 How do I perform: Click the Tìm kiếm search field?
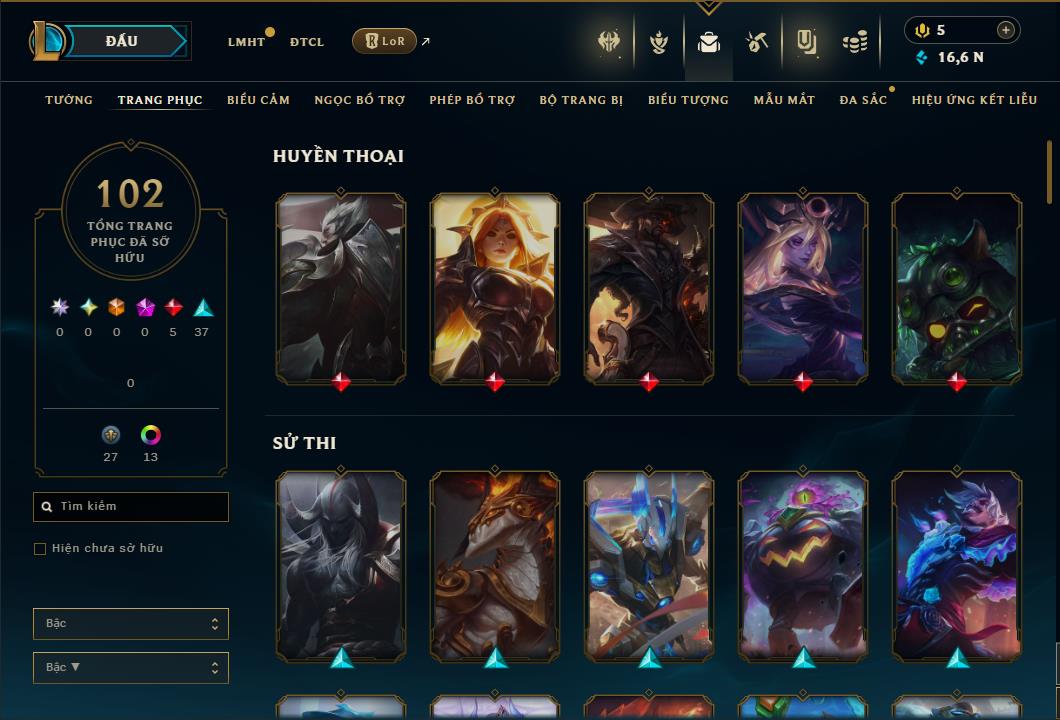click(131, 507)
